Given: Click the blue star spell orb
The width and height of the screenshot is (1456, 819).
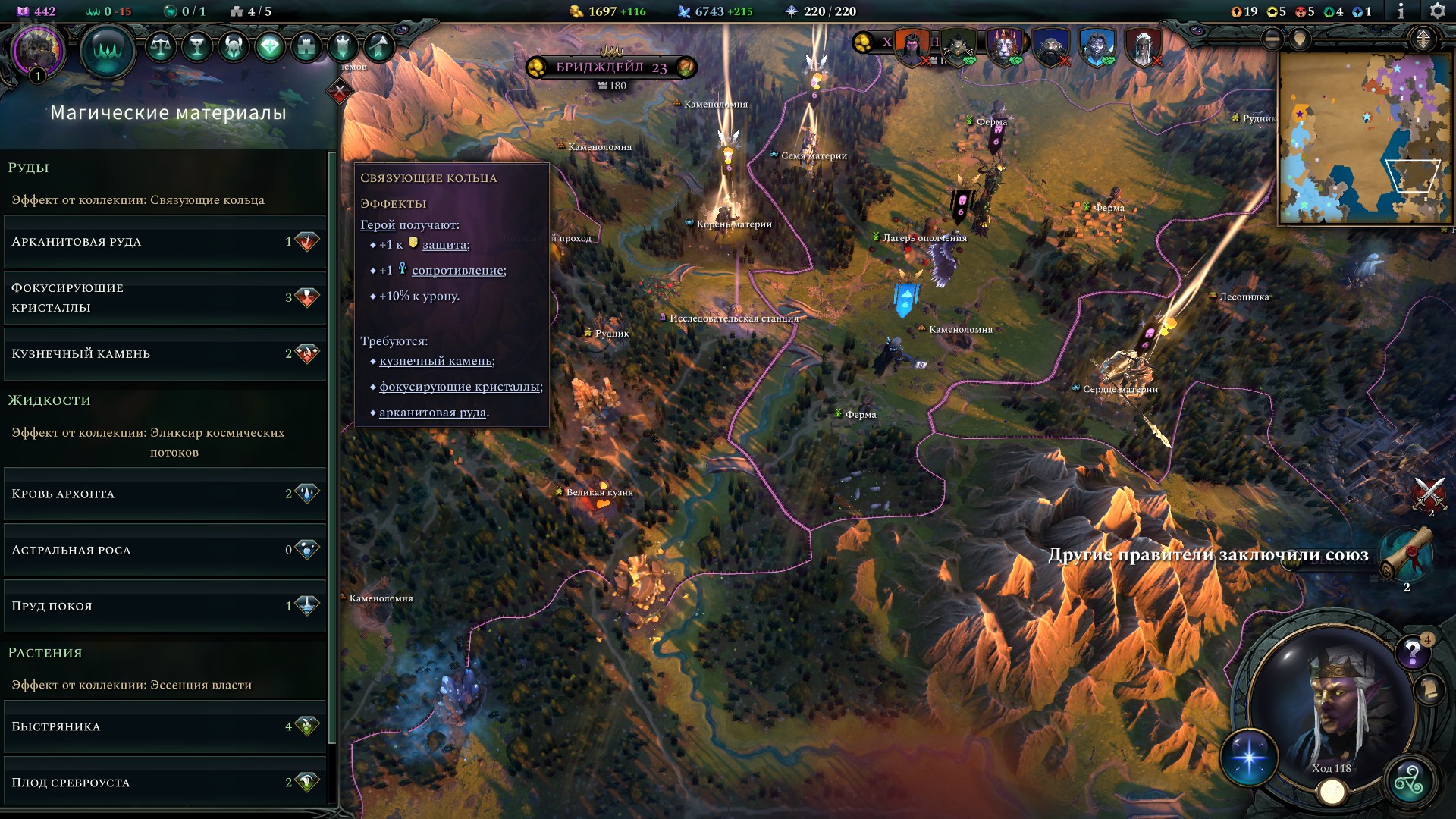Looking at the screenshot, I should [1249, 757].
